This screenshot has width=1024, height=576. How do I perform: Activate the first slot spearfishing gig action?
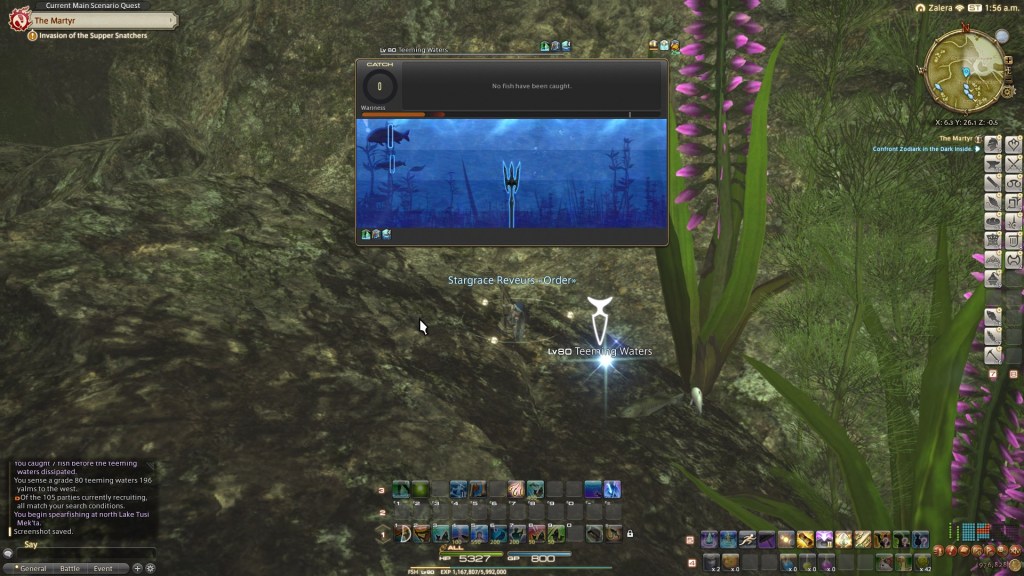(401, 534)
